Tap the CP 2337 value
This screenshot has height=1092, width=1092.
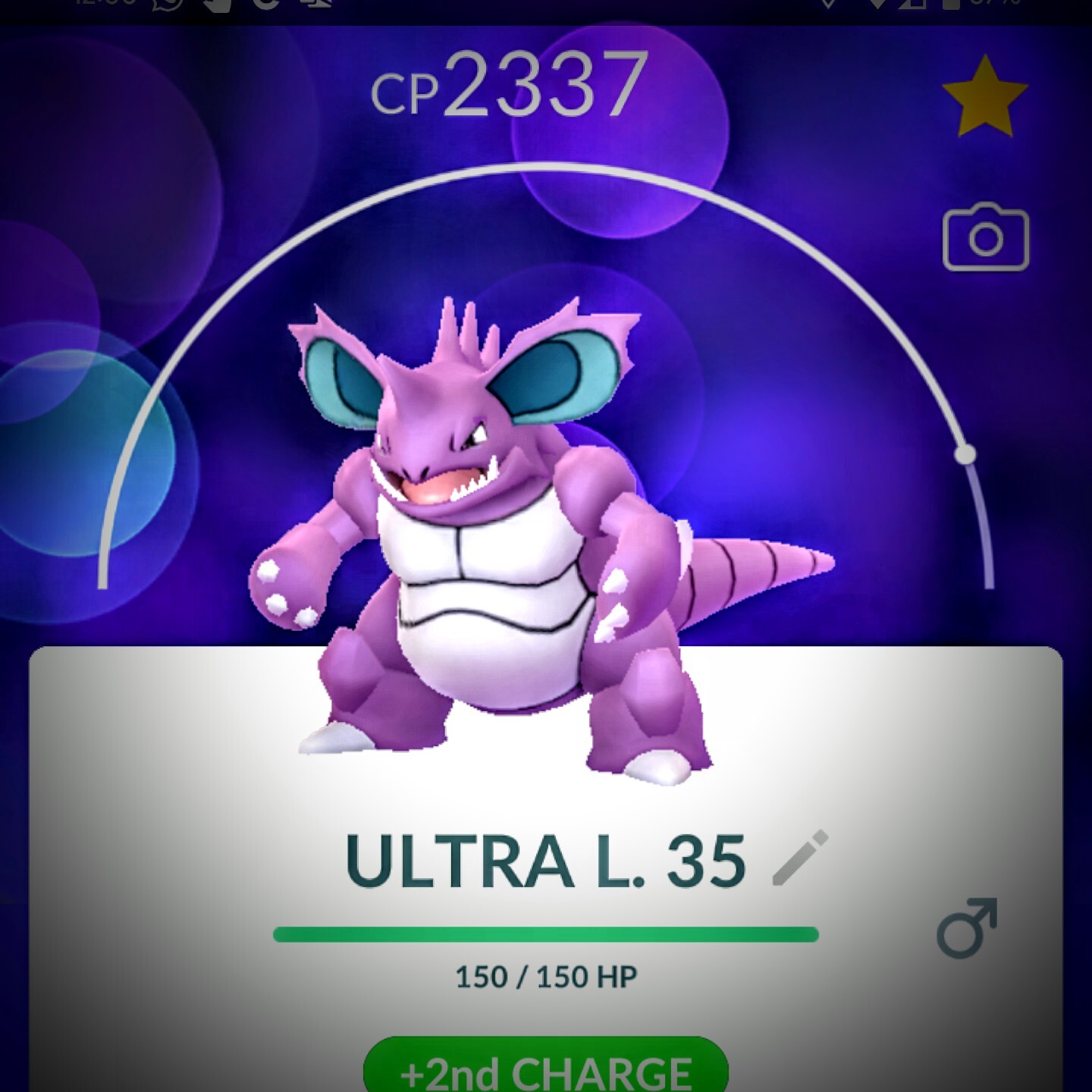[508, 85]
